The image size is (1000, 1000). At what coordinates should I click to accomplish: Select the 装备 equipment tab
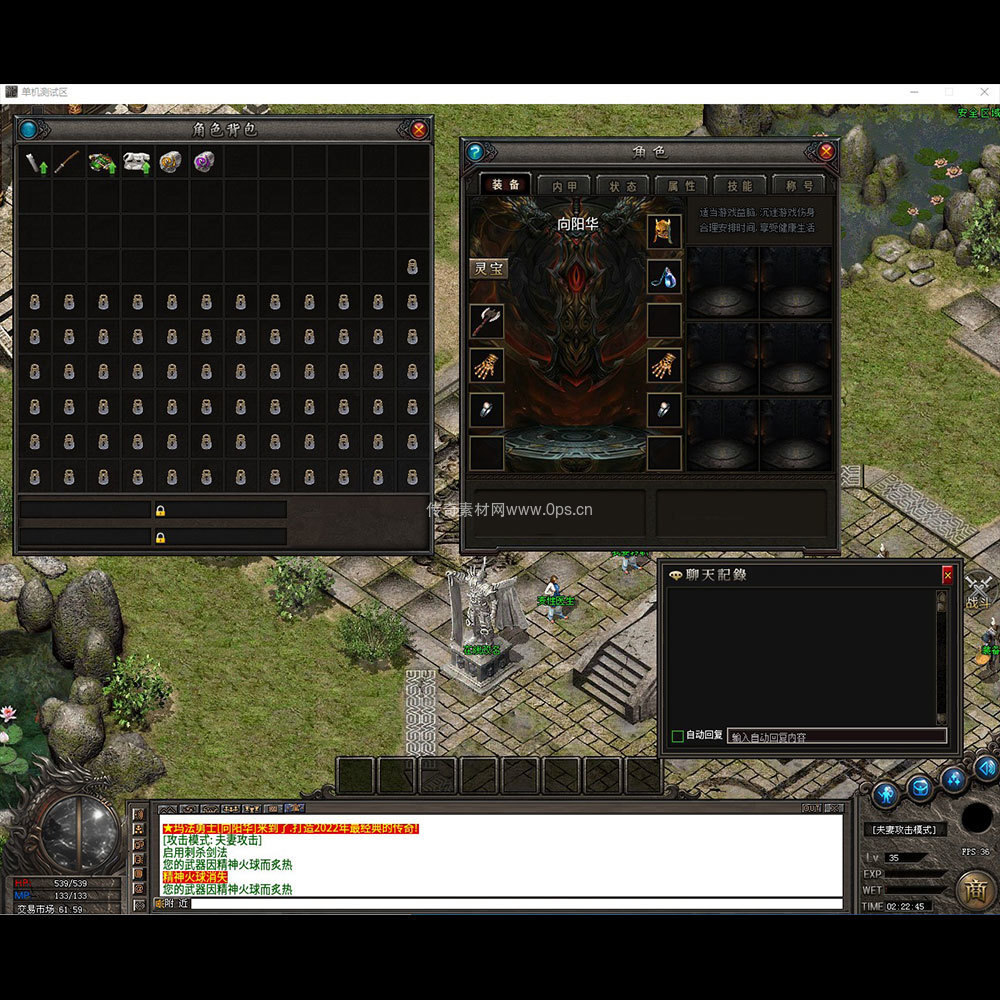pyautogui.click(x=506, y=185)
